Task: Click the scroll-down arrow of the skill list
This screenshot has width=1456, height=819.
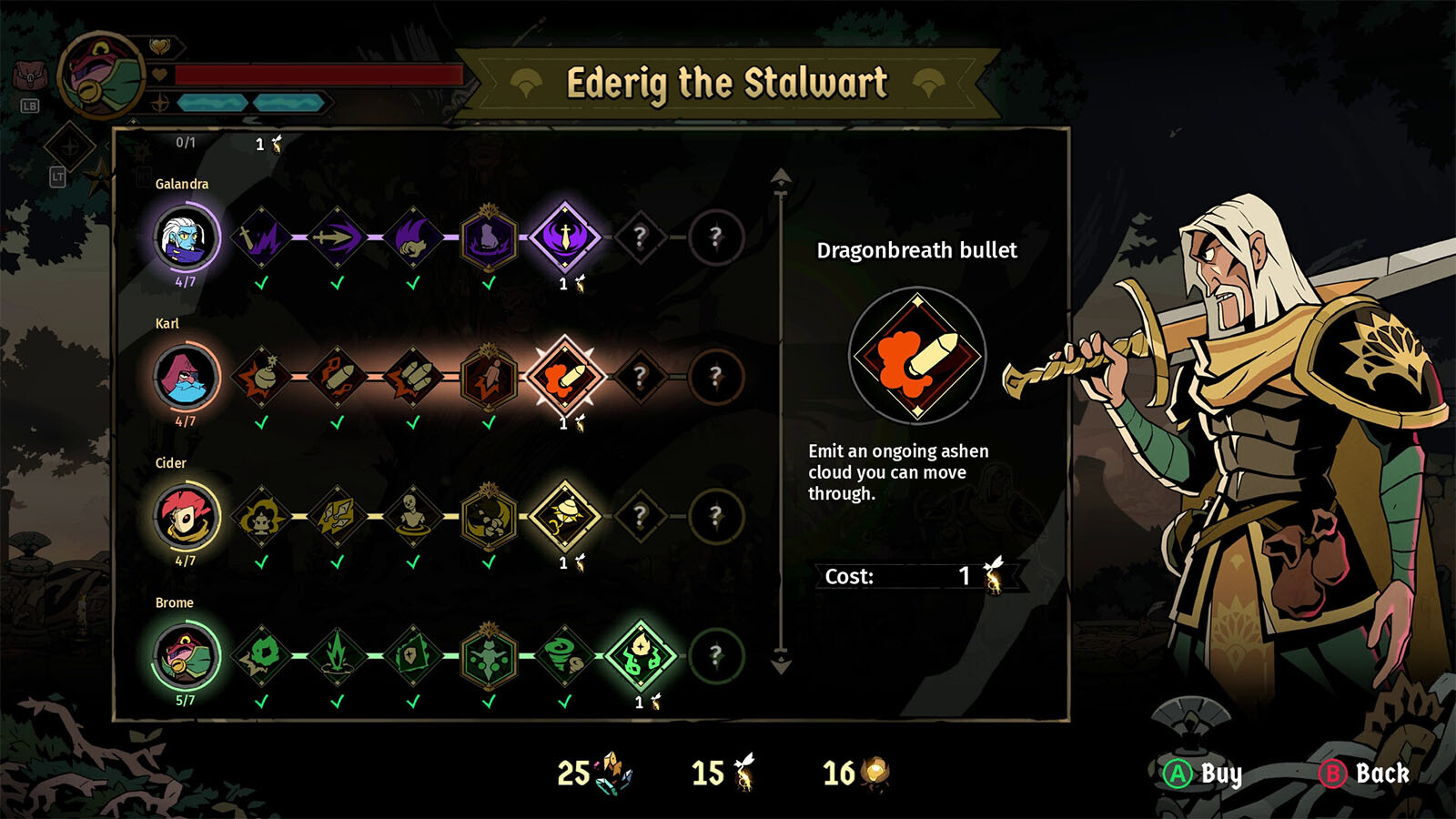Action: (x=781, y=664)
